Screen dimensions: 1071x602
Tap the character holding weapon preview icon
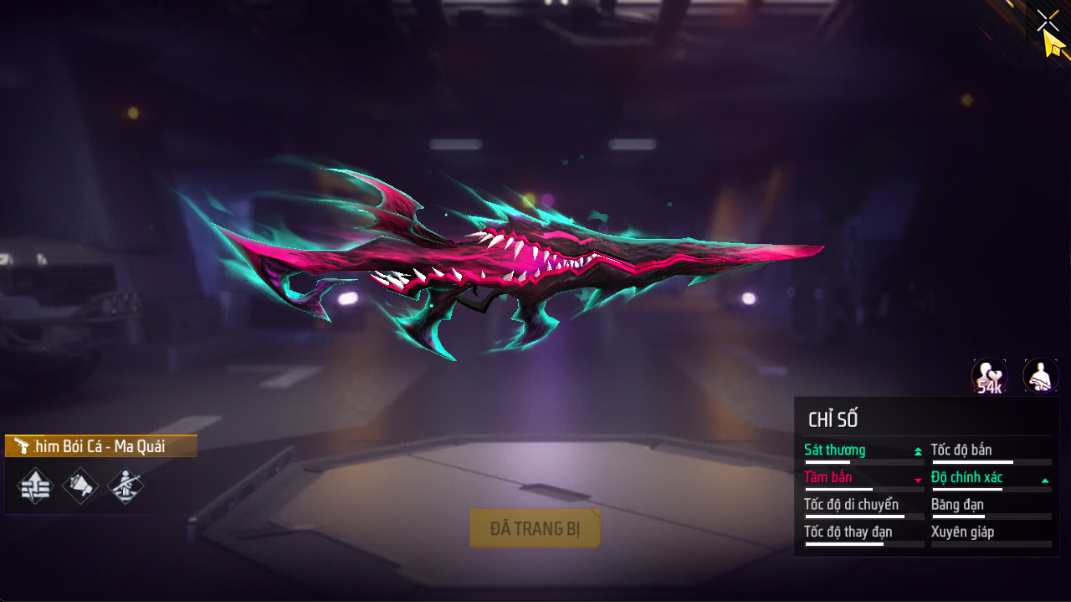pyautogui.click(x=1040, y=377)
